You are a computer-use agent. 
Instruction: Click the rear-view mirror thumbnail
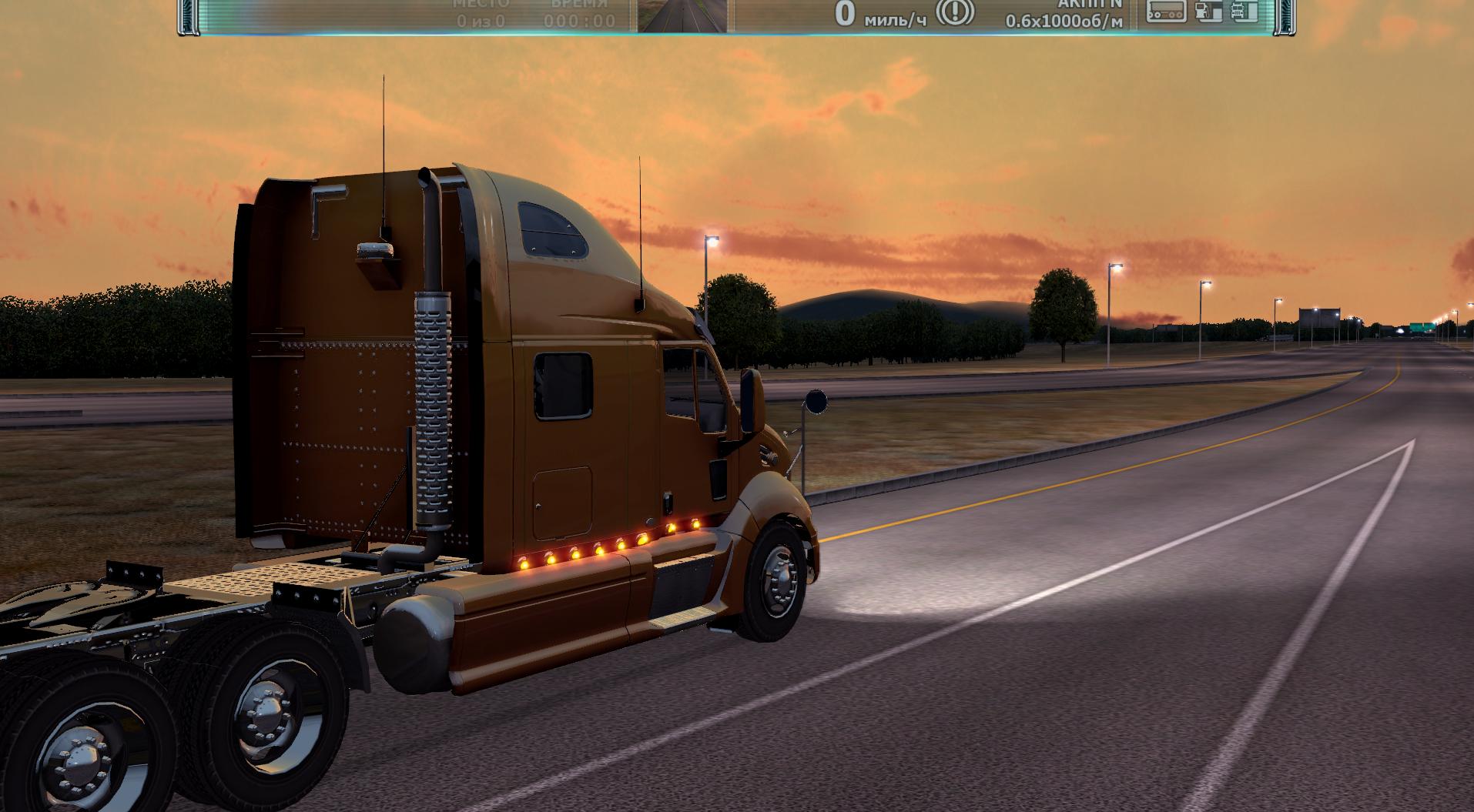[x=682, y=16]
